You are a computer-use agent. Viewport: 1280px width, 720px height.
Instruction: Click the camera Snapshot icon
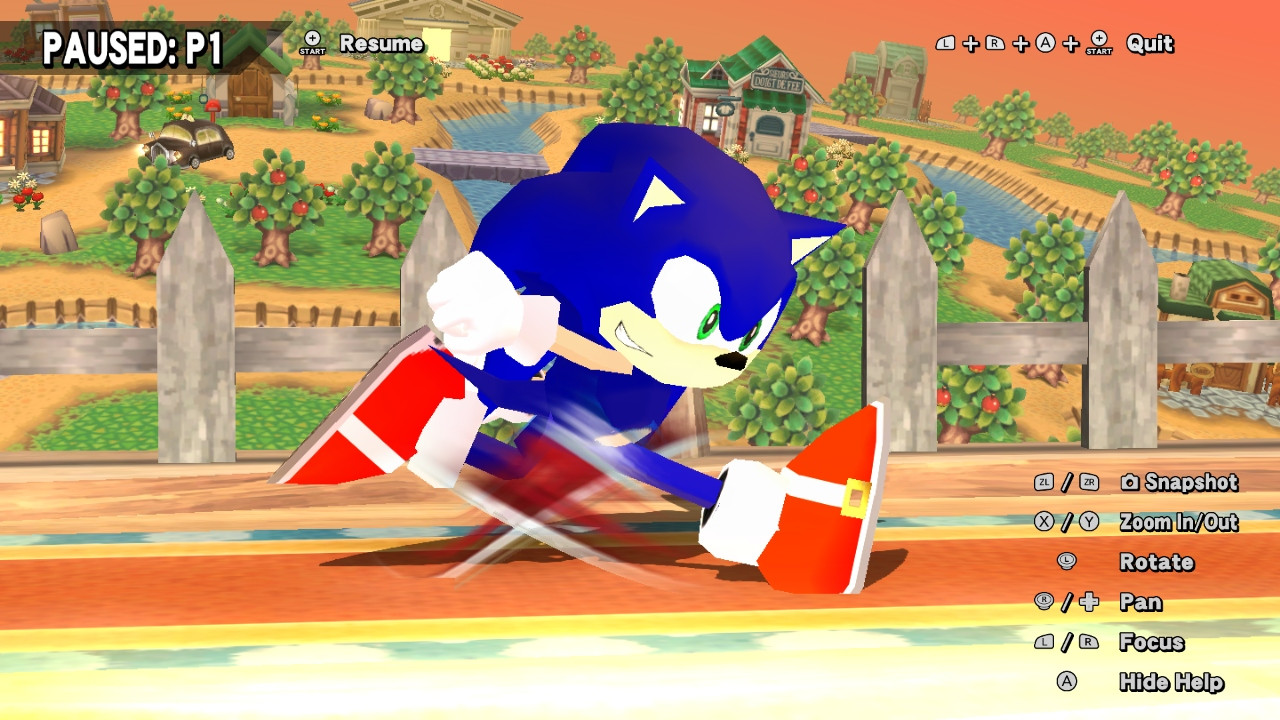pos(1129,482)
